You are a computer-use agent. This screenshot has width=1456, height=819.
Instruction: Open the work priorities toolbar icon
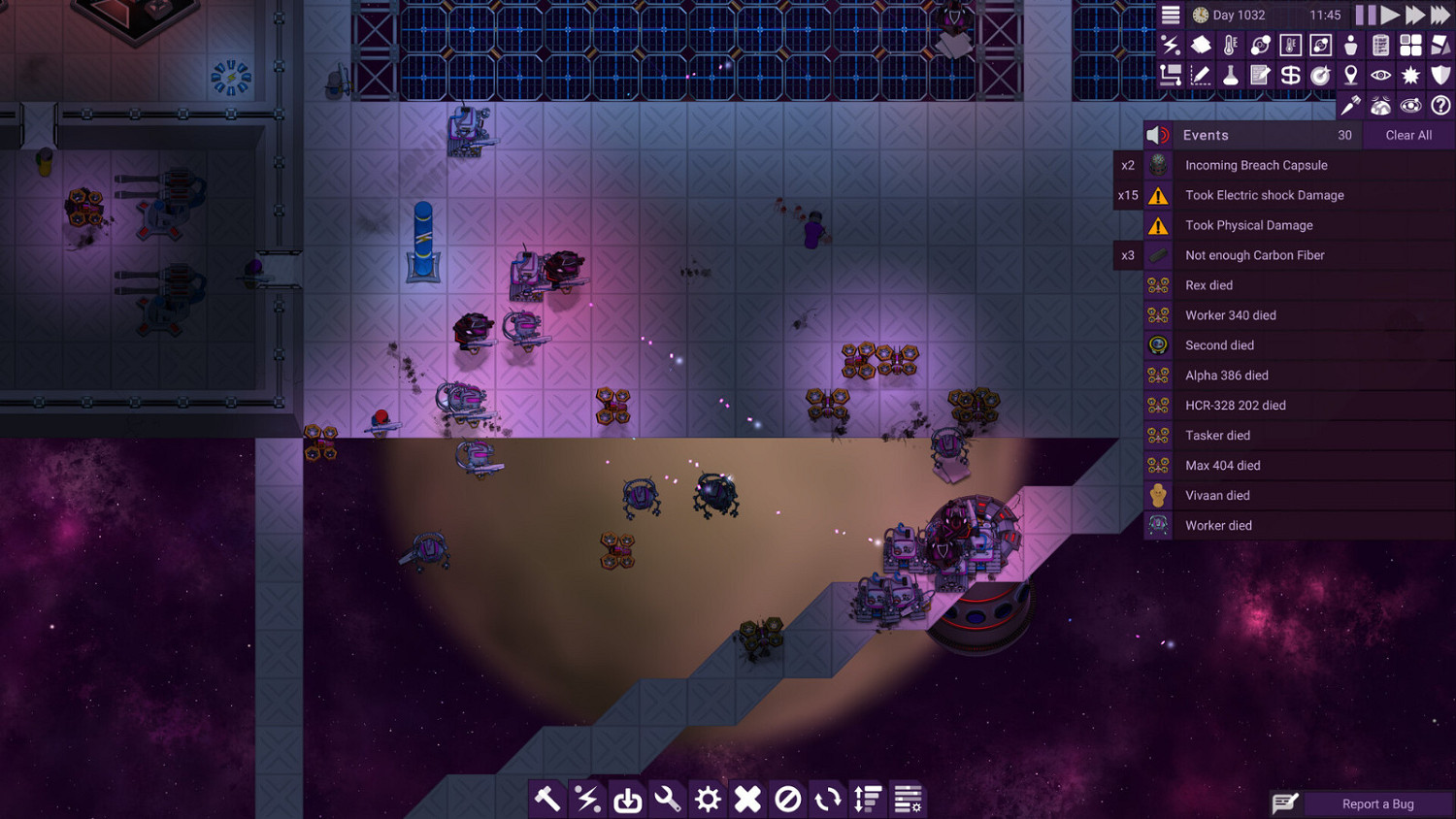click(x=867, y=799)
